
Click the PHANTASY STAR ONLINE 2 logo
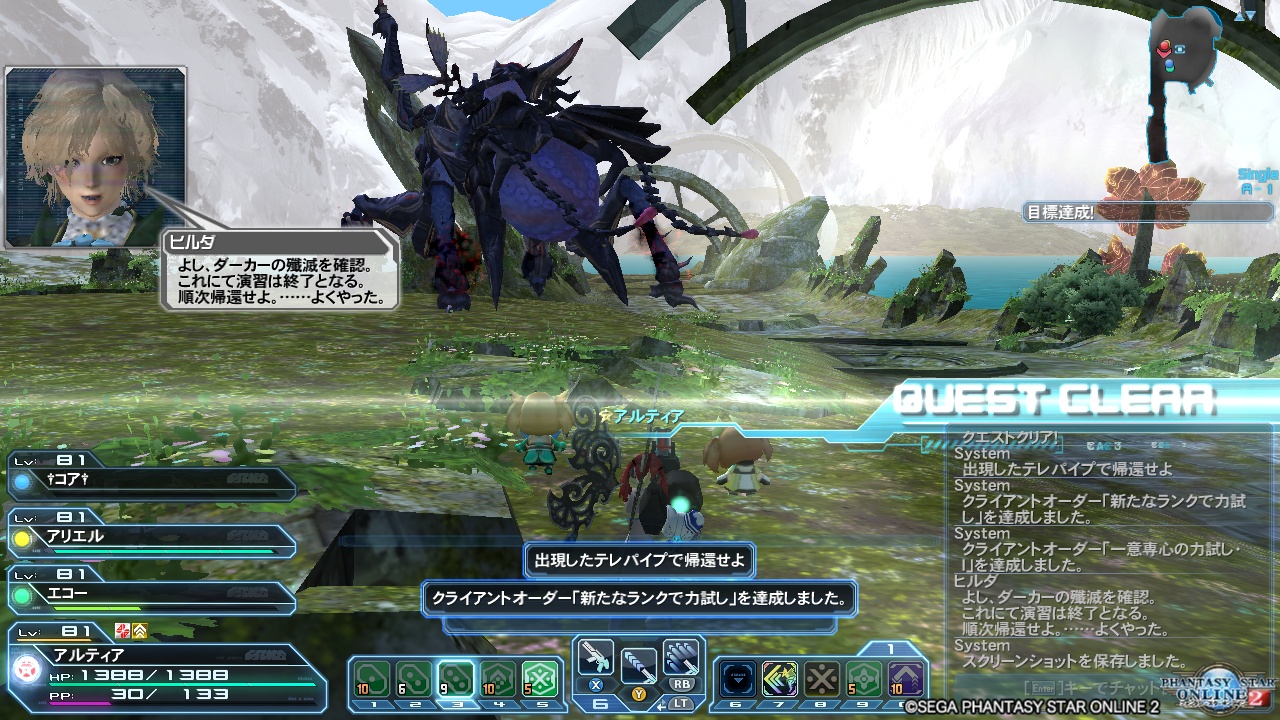(1215, 690)
